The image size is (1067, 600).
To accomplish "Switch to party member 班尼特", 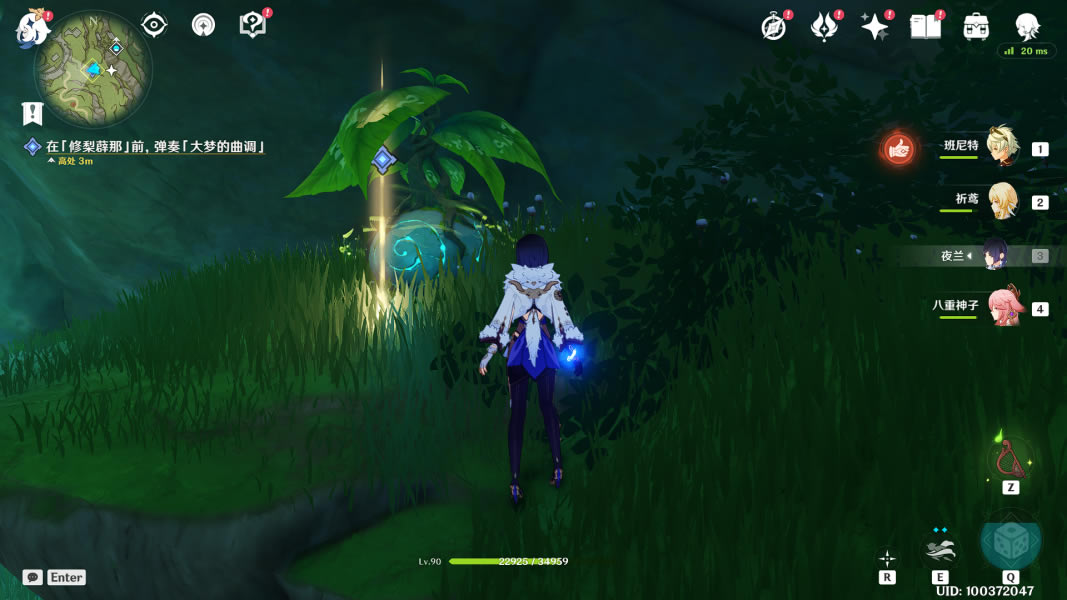I will tap(1001, 147).
